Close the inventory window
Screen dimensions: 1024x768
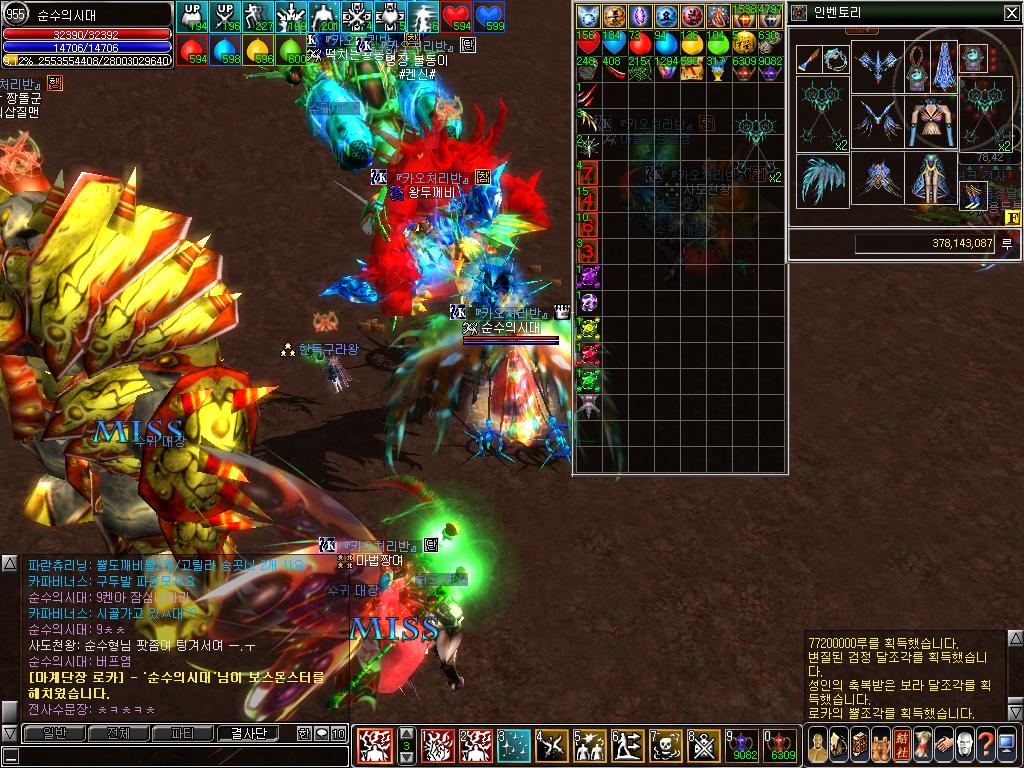tap(1011, 12)
